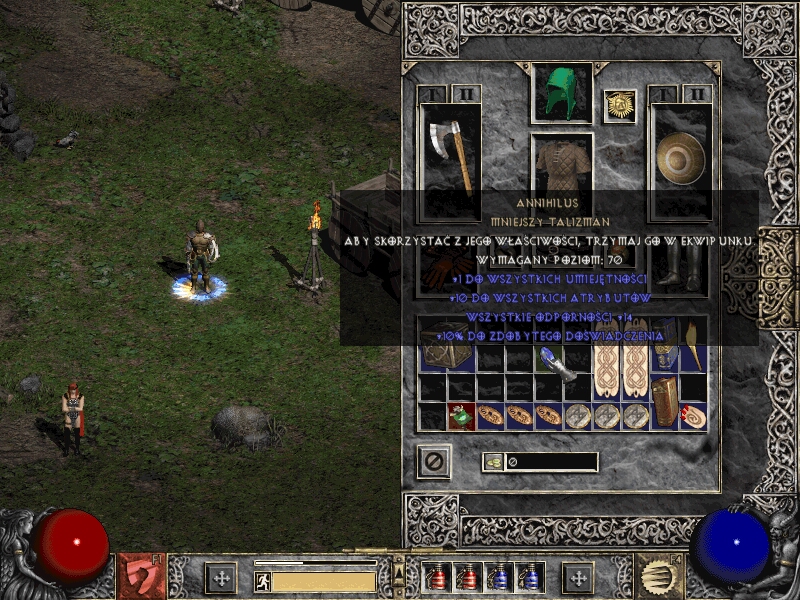
Task: Open the right mouse skill selector
Action: 659,576
